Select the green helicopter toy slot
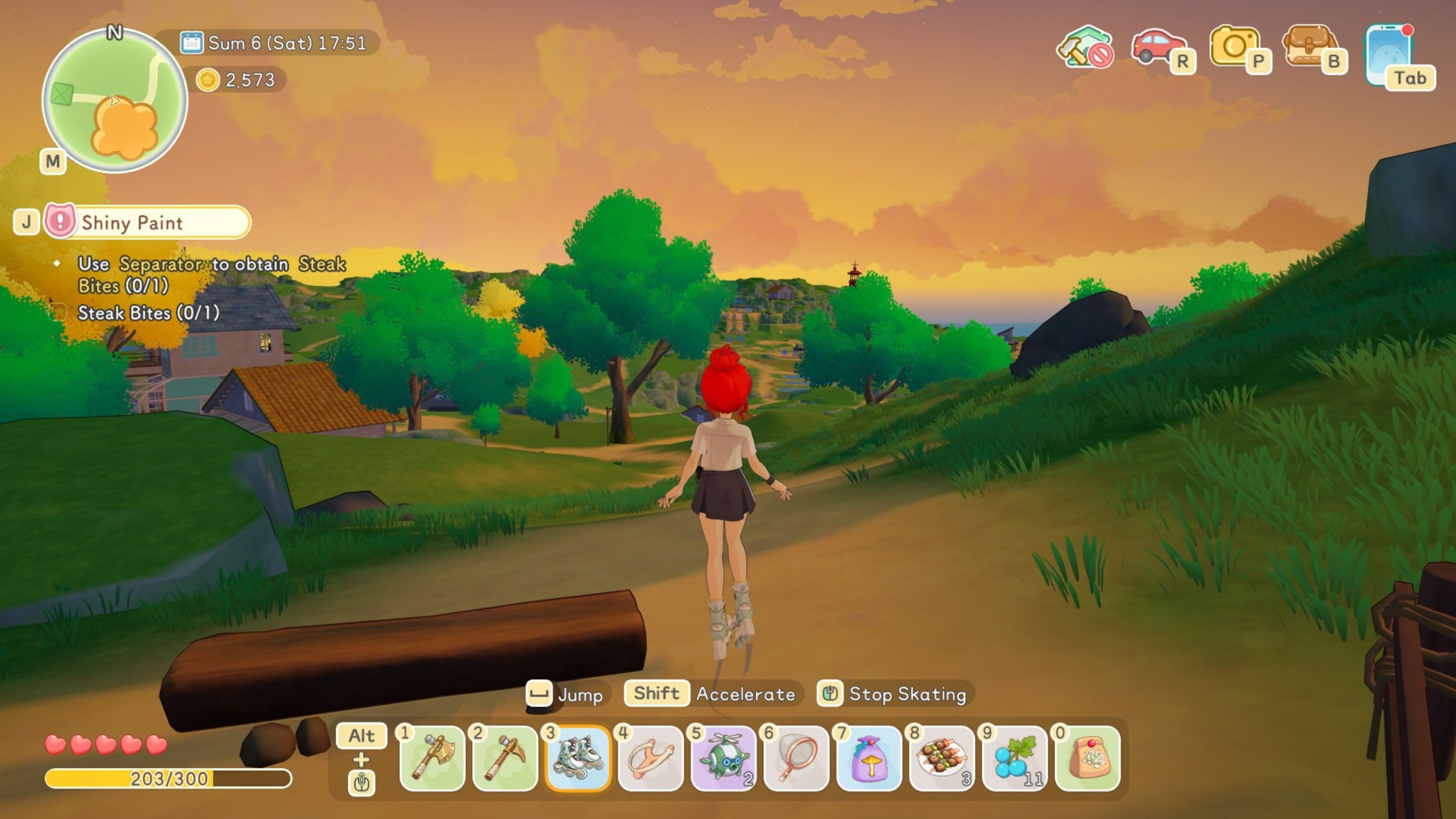This screenshot has width=1456, height=819. click(x=723, y=758)
